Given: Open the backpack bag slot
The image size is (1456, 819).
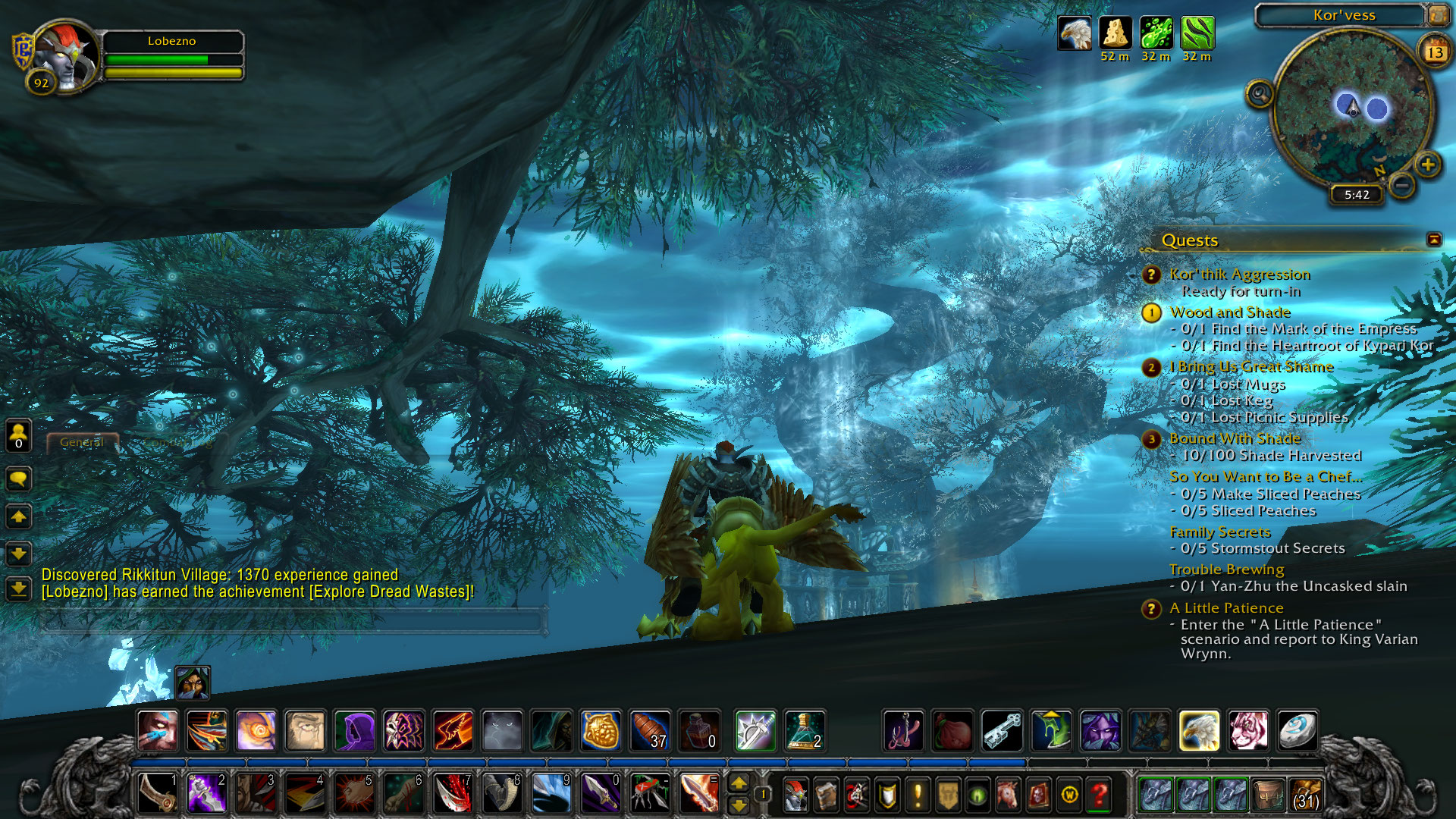Looking at the screenshot, I should pyautogui.click(x=1305, y=795).
